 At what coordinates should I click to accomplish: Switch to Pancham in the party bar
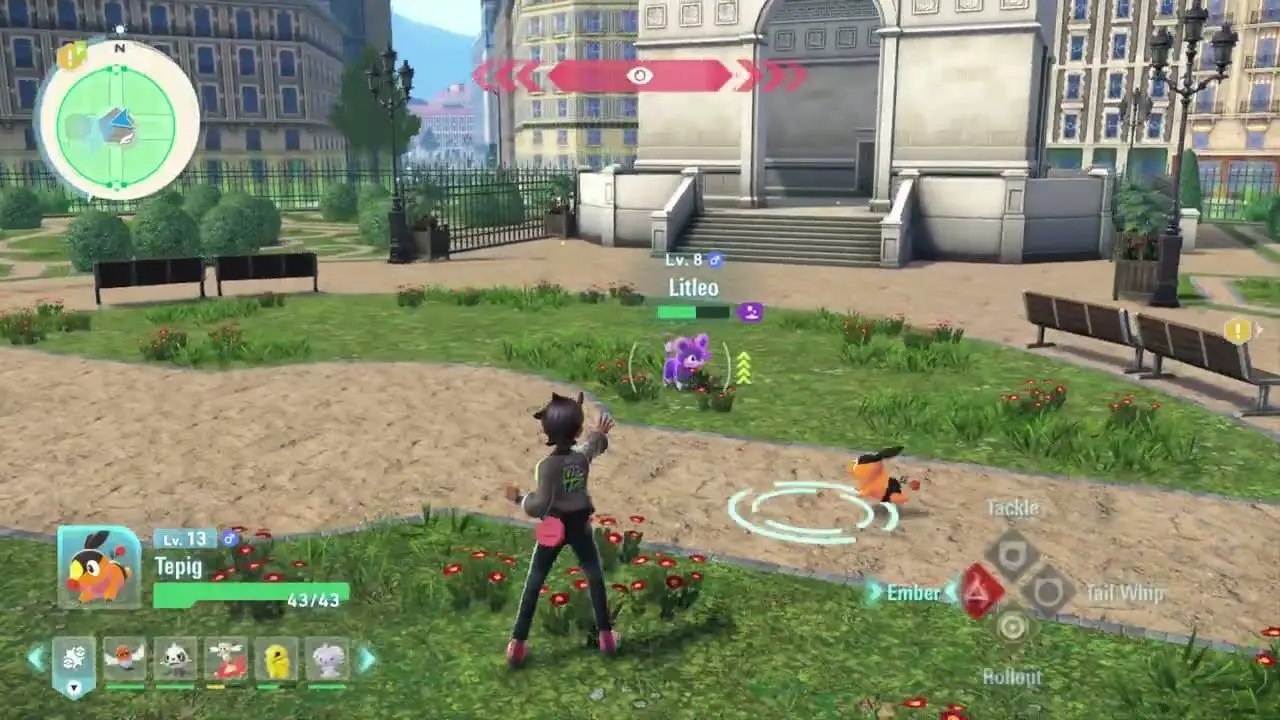(x=175, y=660)
